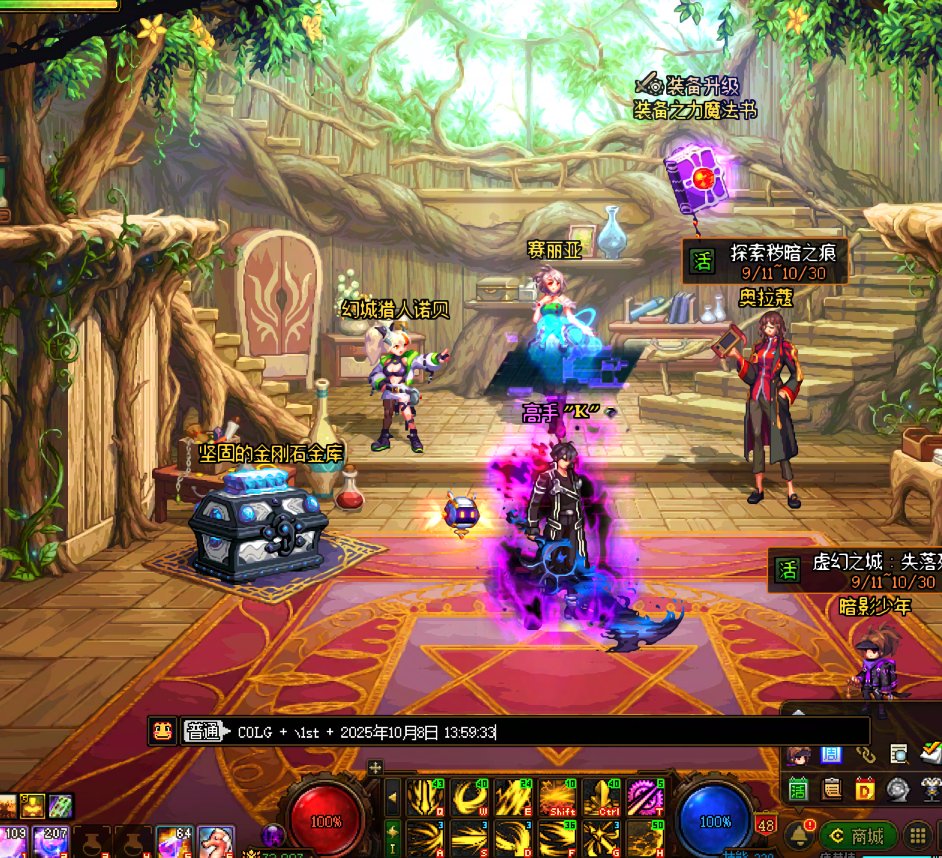Click the skill bar left arrow toggle
This screenshot has height=858, width=942.
(393, 797)
